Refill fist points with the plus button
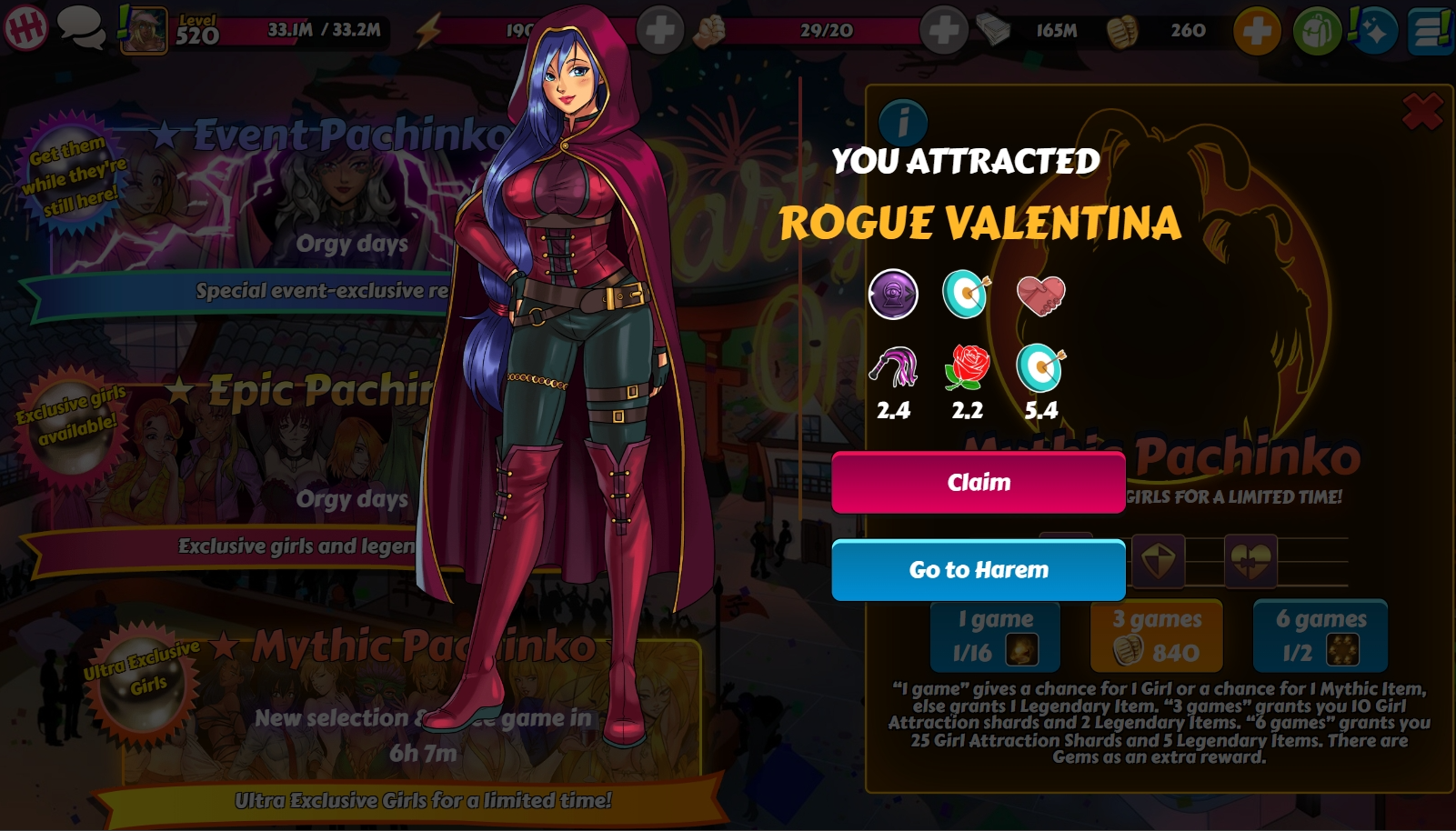The width and height of the screenshot is (1456, 831). 943,31
